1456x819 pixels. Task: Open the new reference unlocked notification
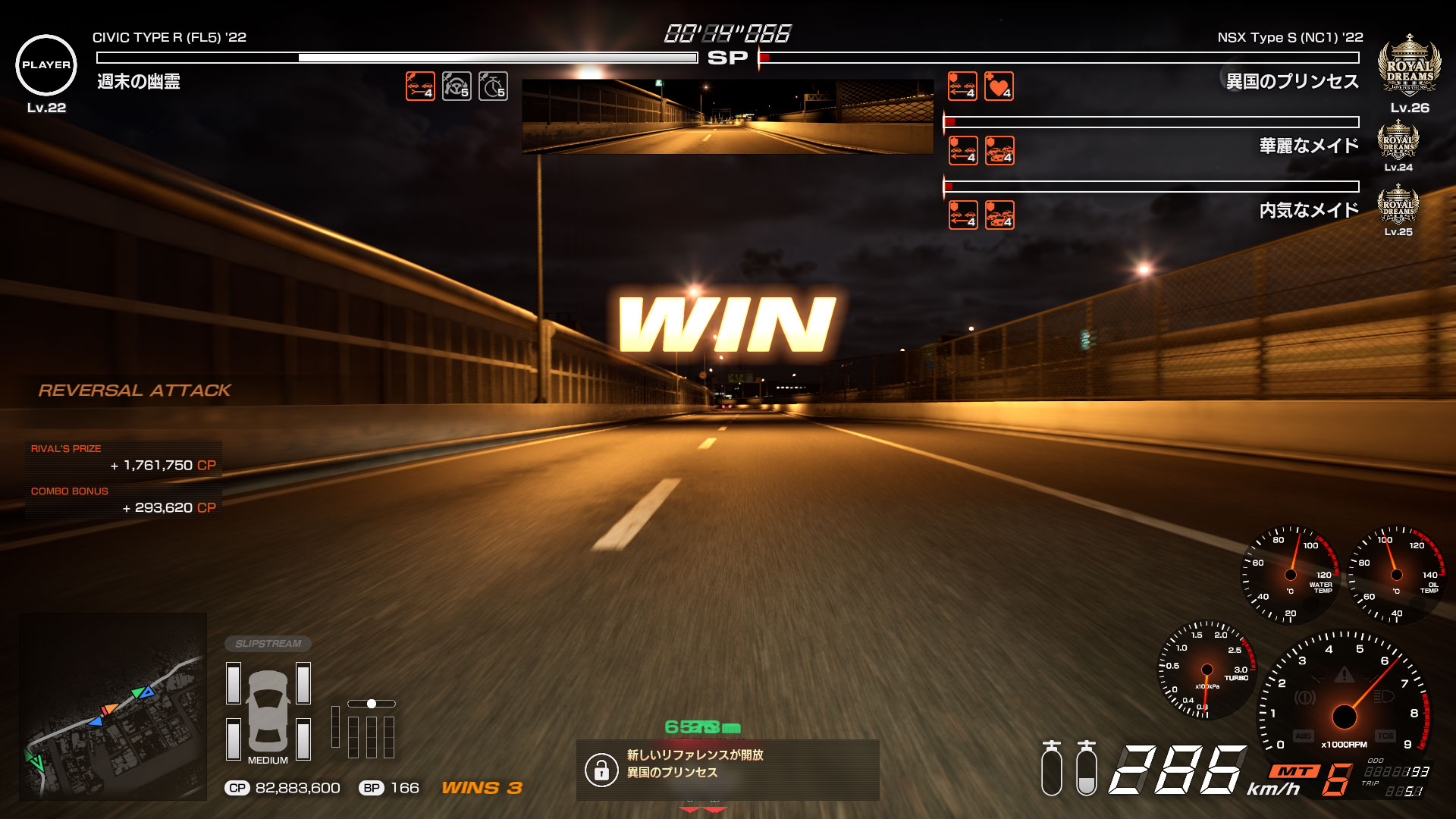(x=727, y=770)
